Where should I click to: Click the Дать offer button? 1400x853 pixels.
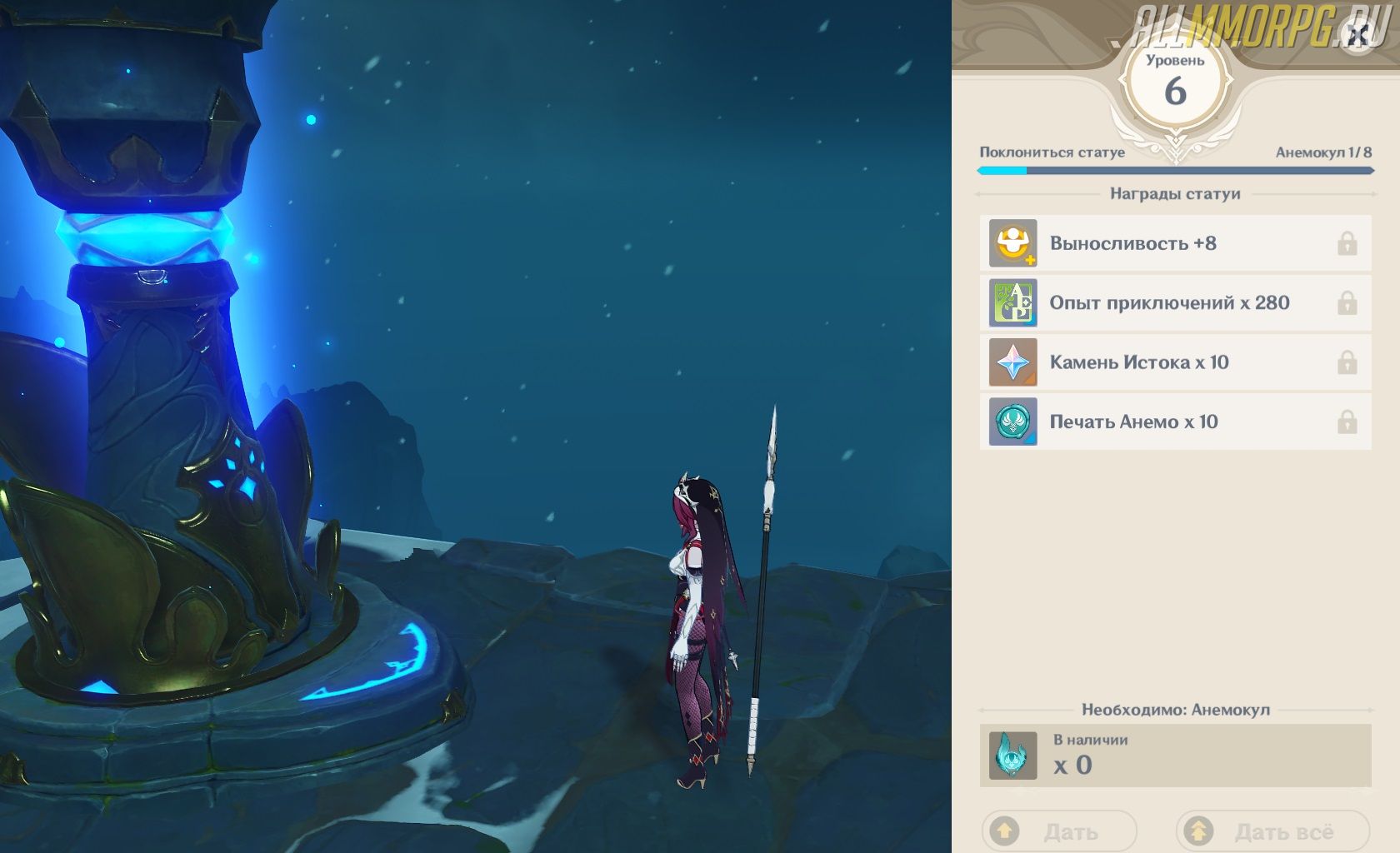tap(1059, 831)
